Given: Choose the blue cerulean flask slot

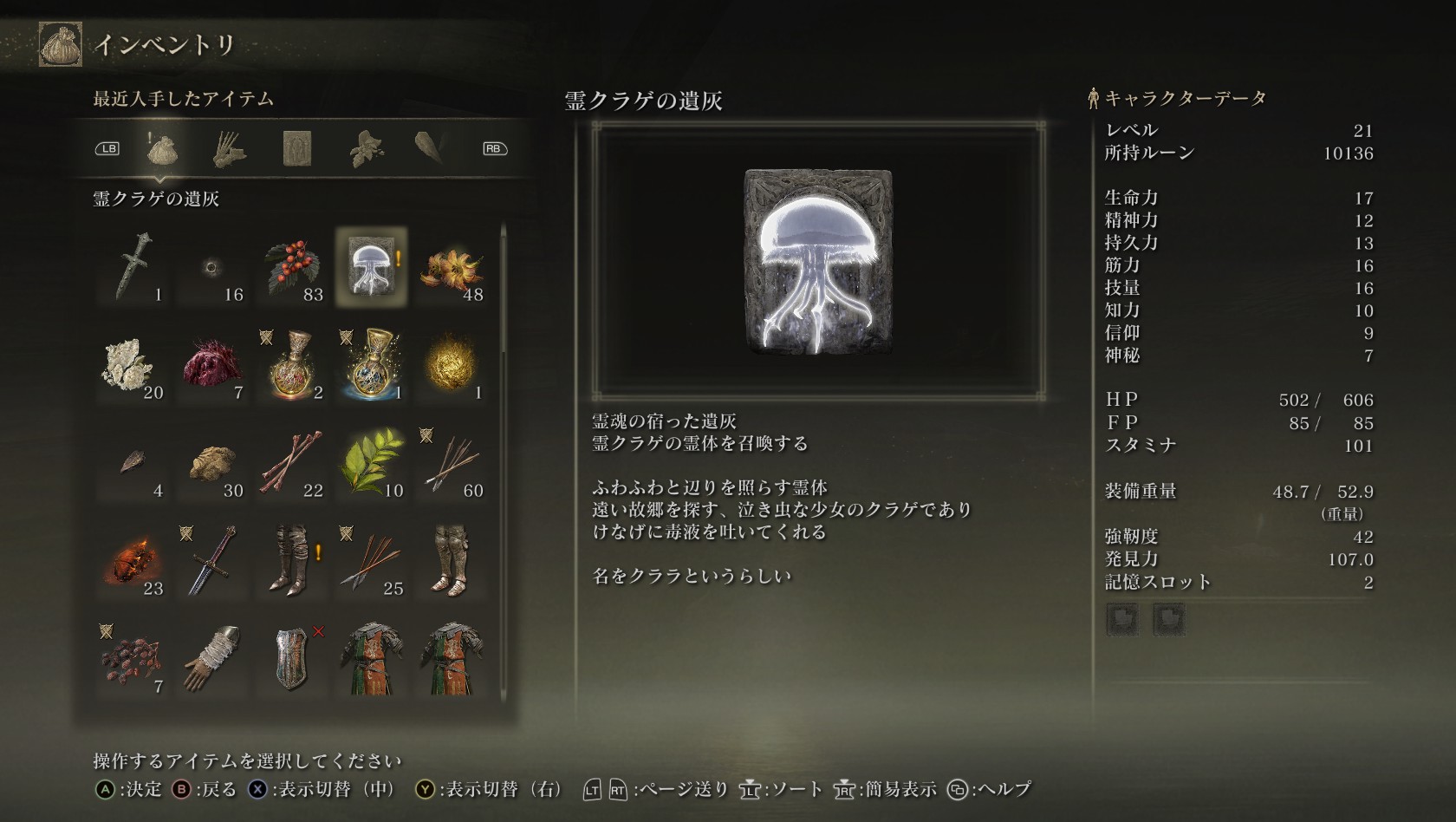Looking at the screenshot, I should click(x=371, y=365).
